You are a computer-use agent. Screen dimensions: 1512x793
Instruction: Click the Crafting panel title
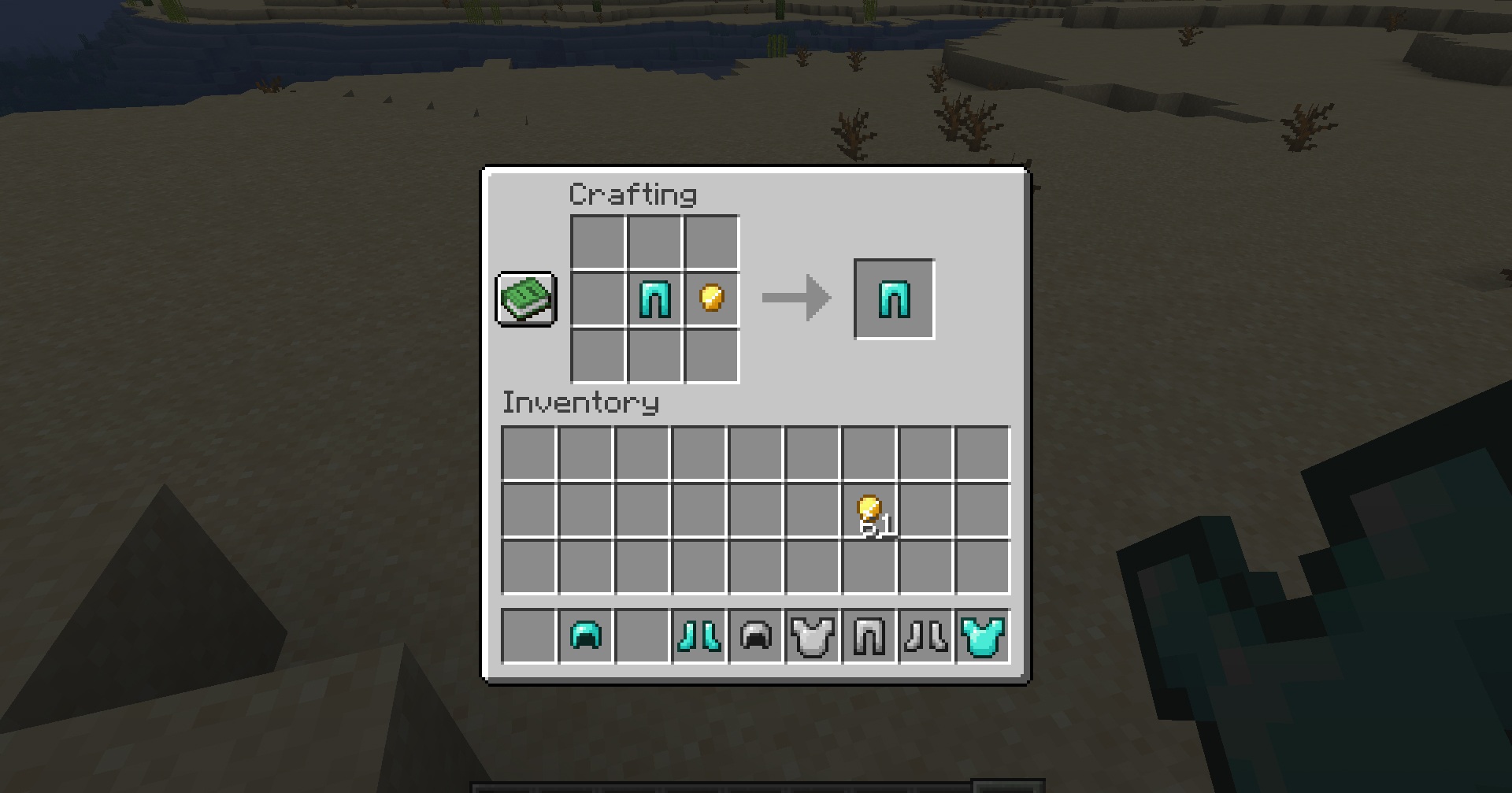pyautogui.click(x=633, y=194)
